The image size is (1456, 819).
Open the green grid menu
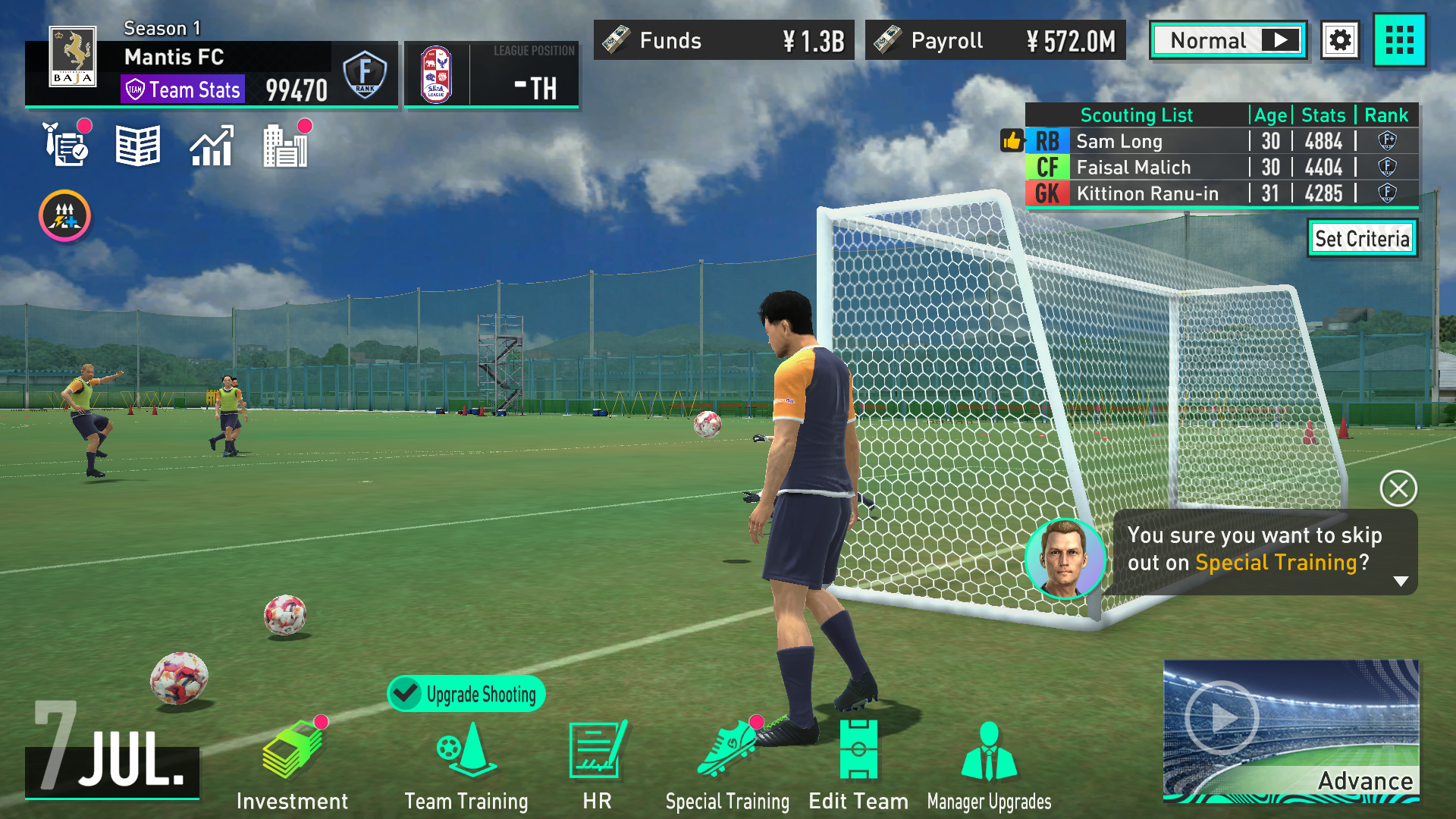(x=1400, y=40)
